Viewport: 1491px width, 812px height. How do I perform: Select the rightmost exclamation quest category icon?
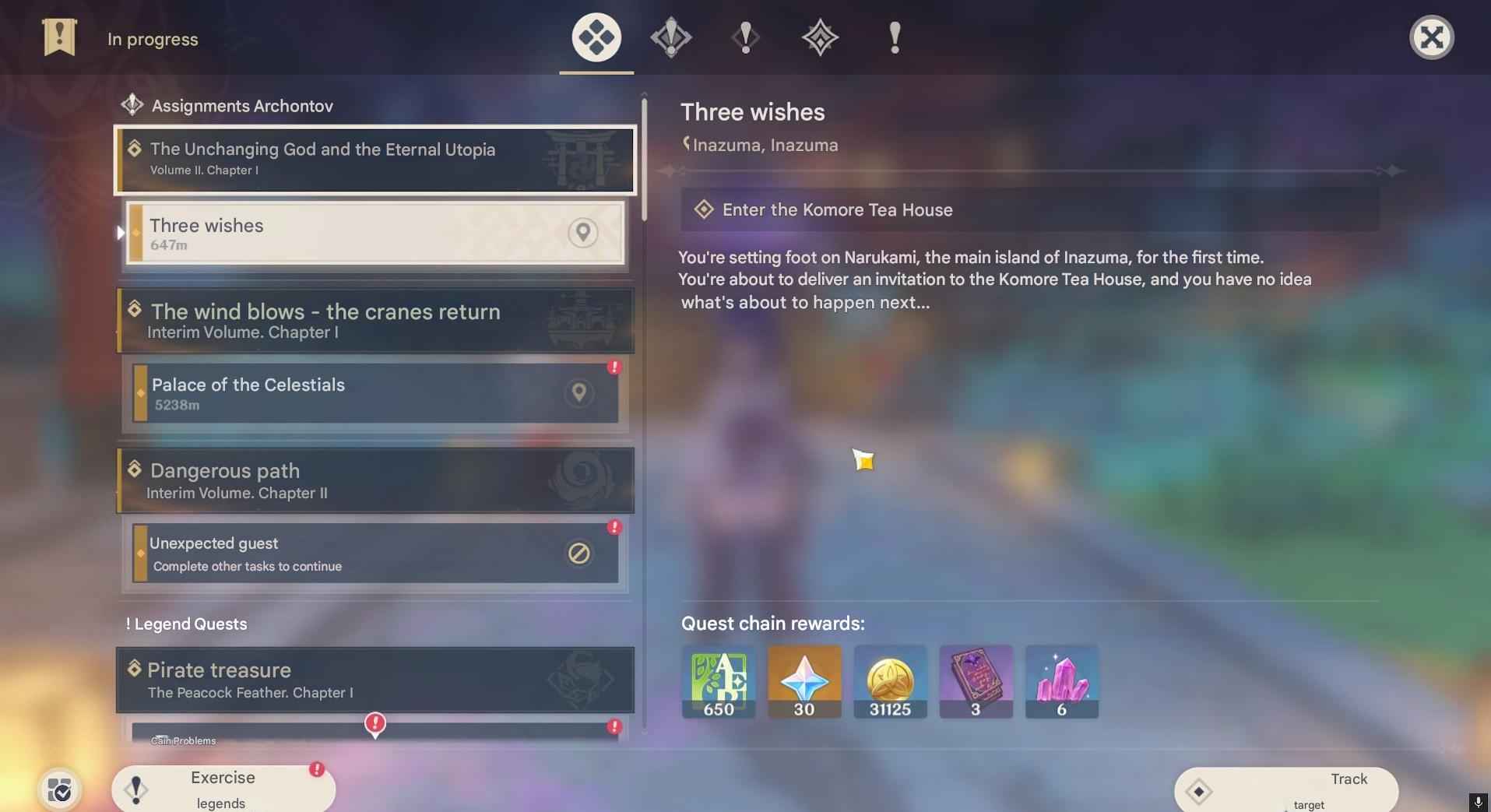(x=894, y=37)
